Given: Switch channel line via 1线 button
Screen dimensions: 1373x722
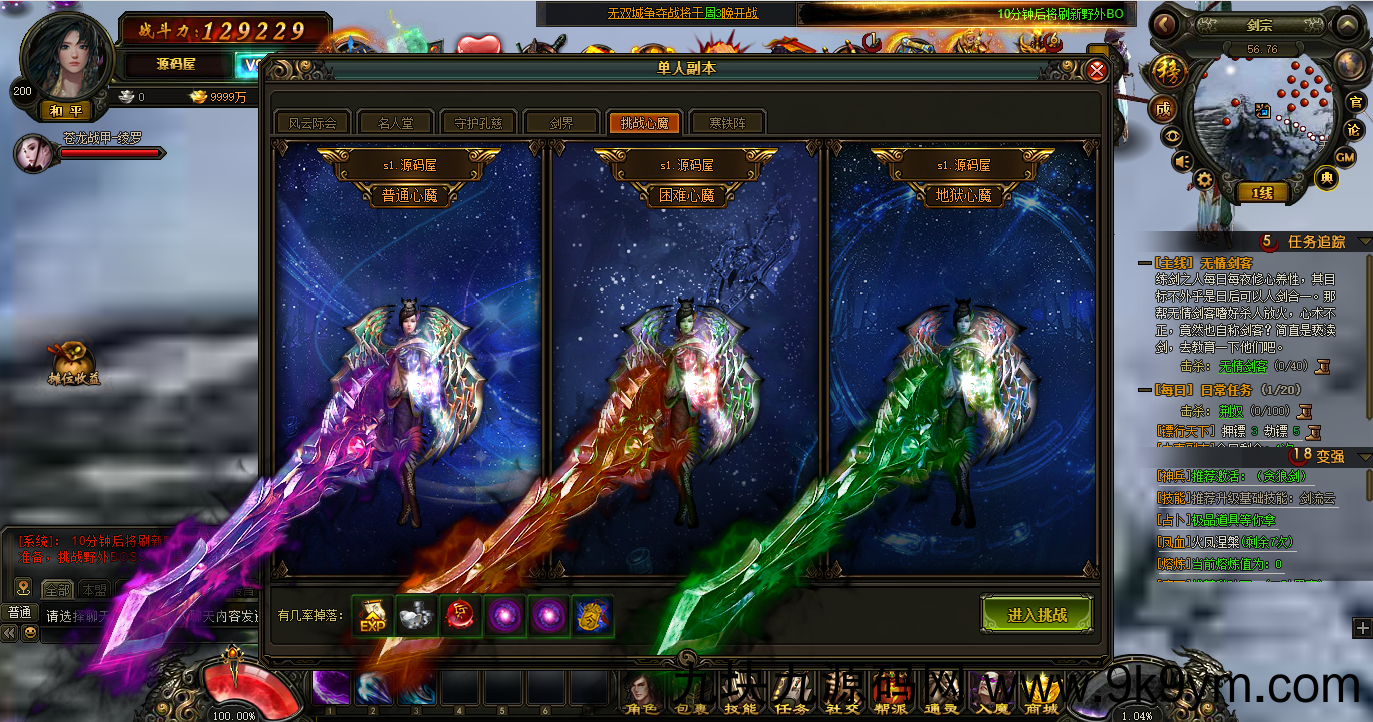Looking at the screenshot, I should tap(1263, 193).
